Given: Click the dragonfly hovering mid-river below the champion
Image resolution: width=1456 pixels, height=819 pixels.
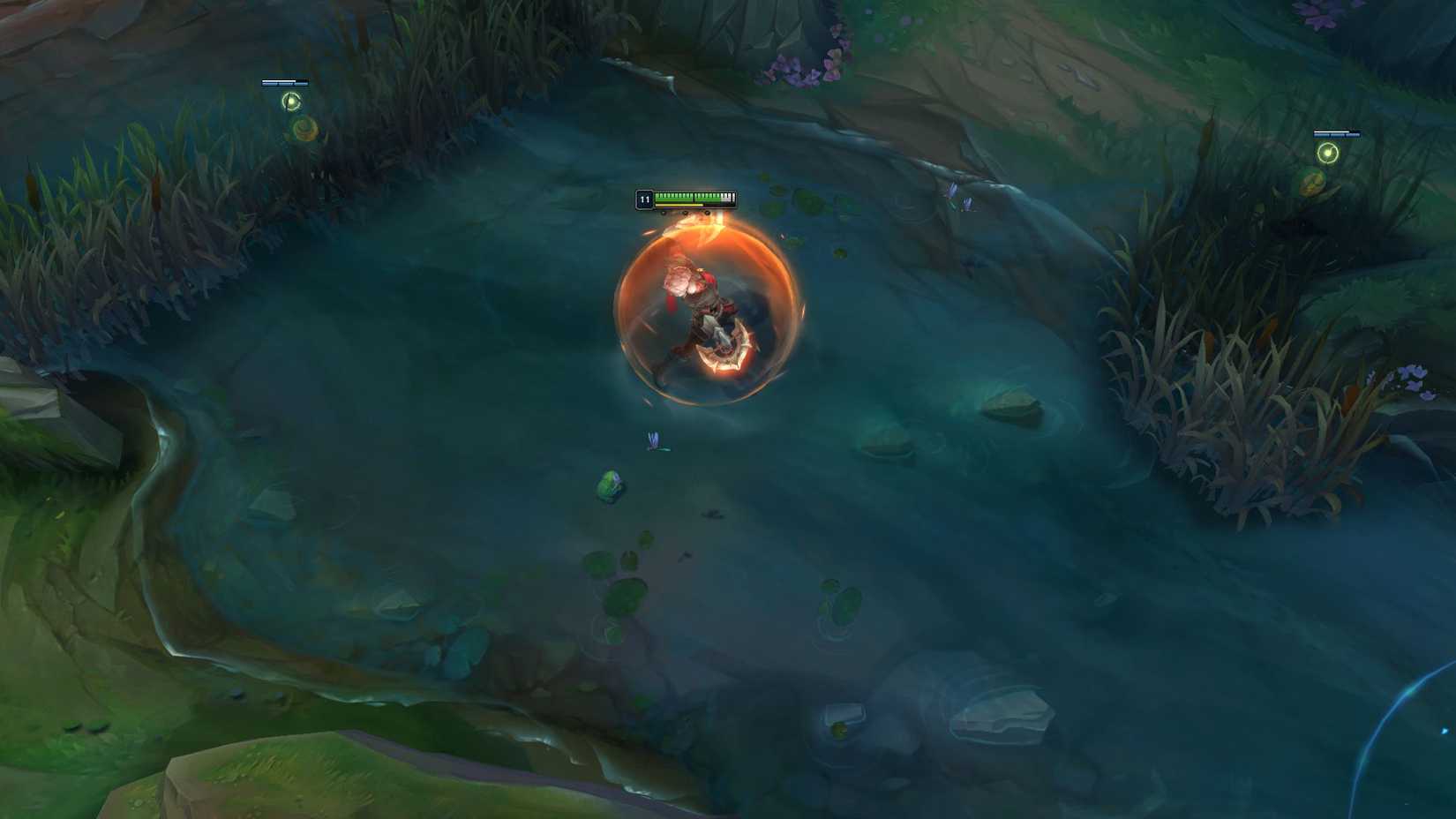Looking at the screenshot, I should (x=651, y=441).
